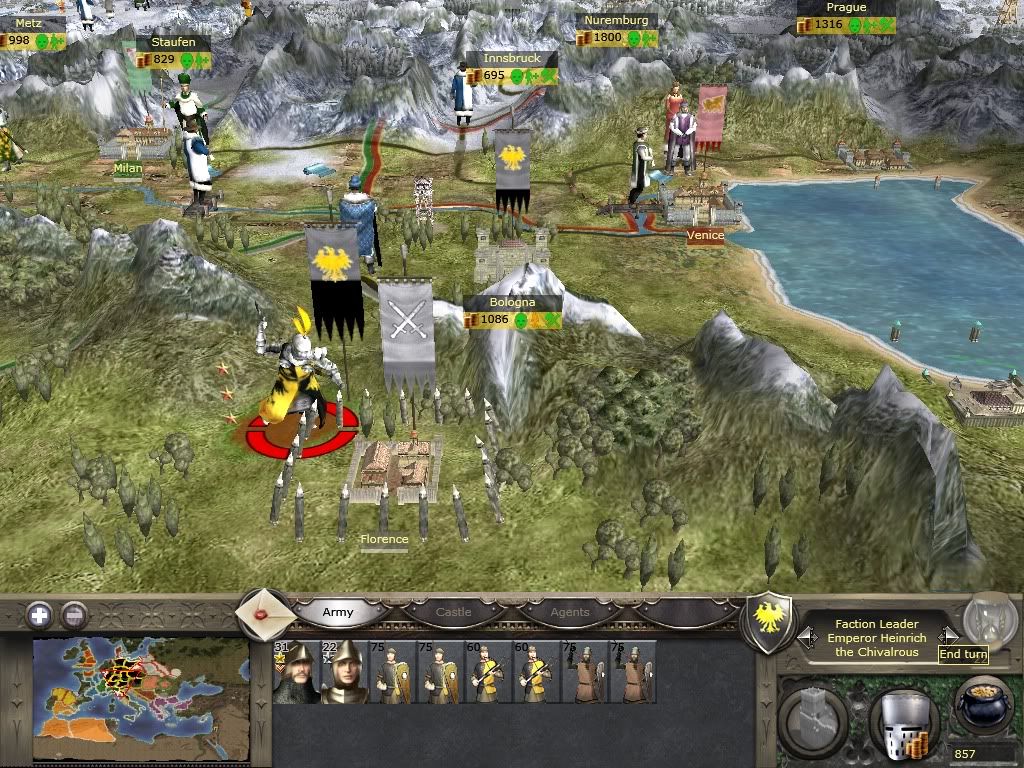Cycle to previous character with left arrow
This screenshot has width=1024, height=768.
point(803,636)
